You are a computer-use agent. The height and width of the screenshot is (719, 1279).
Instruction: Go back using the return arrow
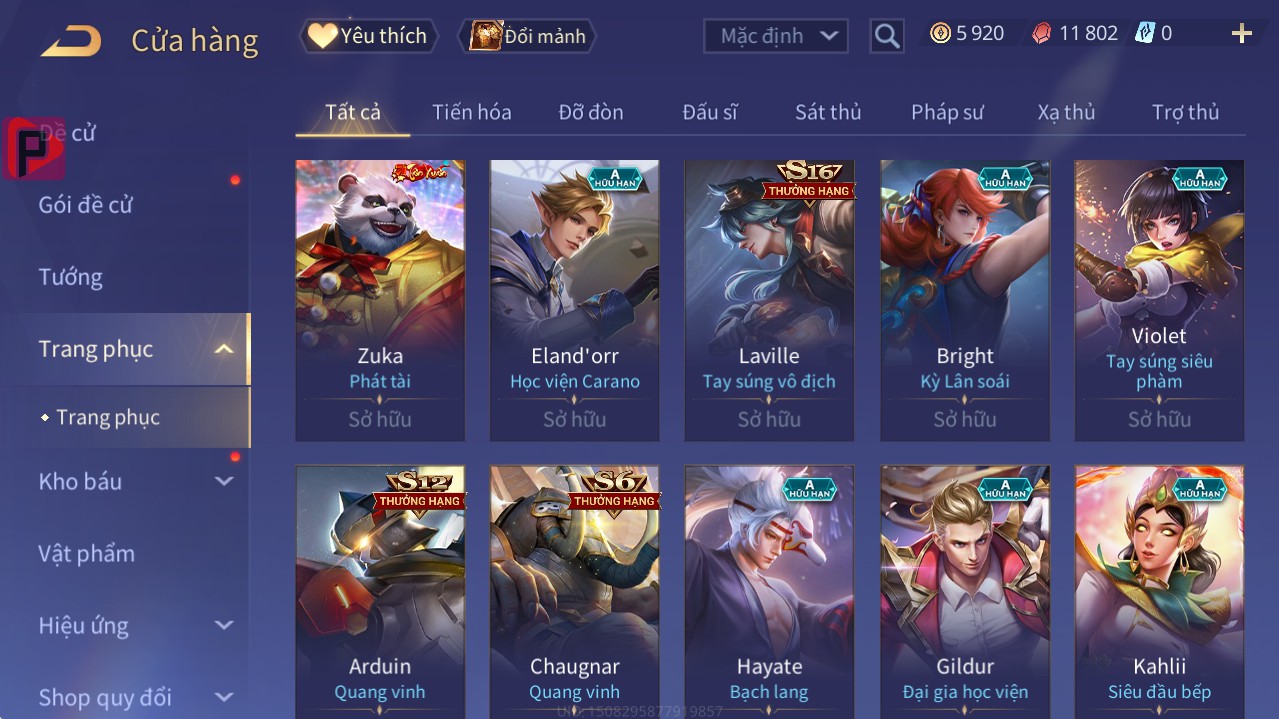(x=71, y=40)
